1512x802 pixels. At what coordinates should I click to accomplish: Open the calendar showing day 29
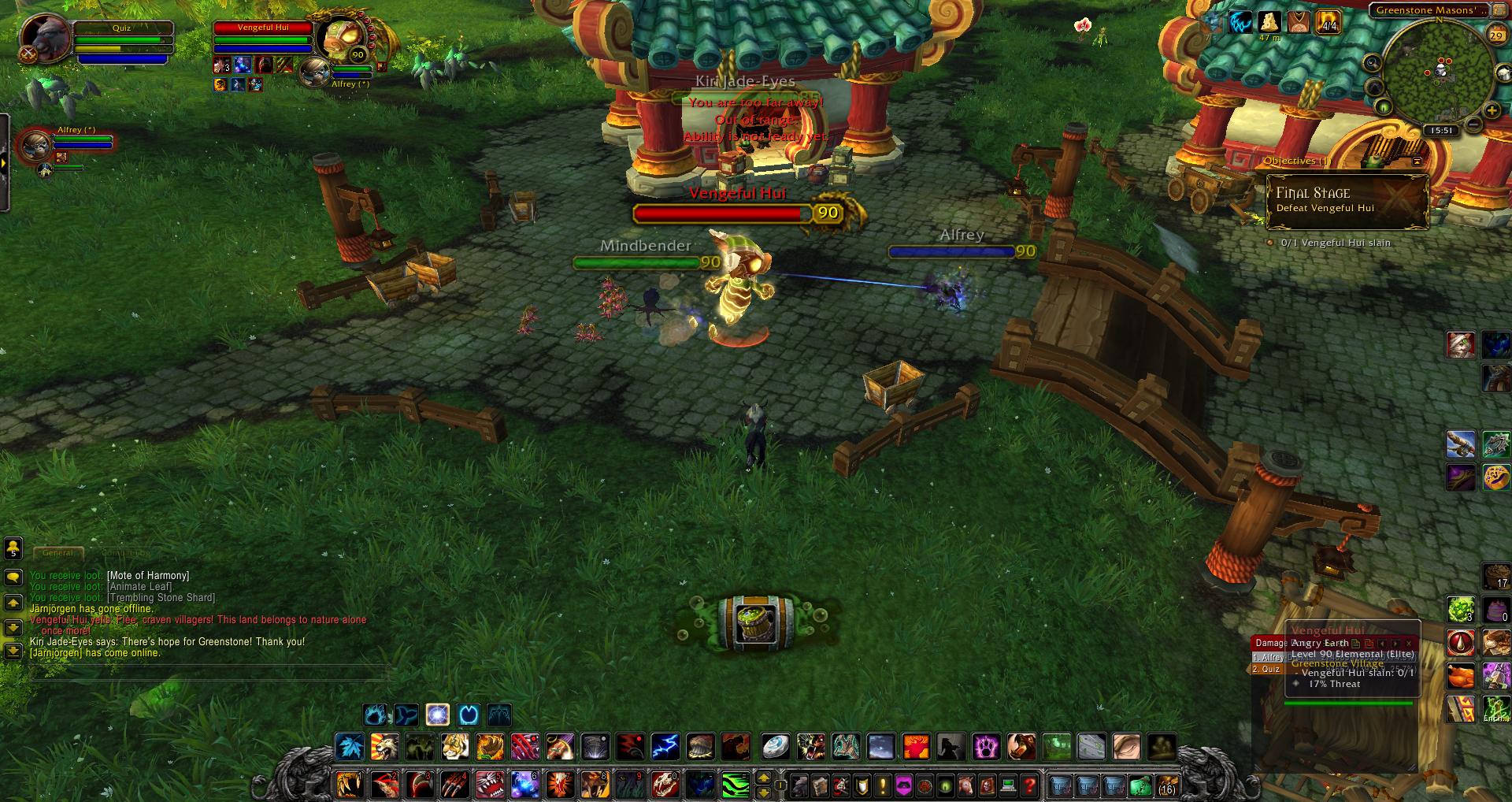pyautogui.click(x=1495, y=35)
